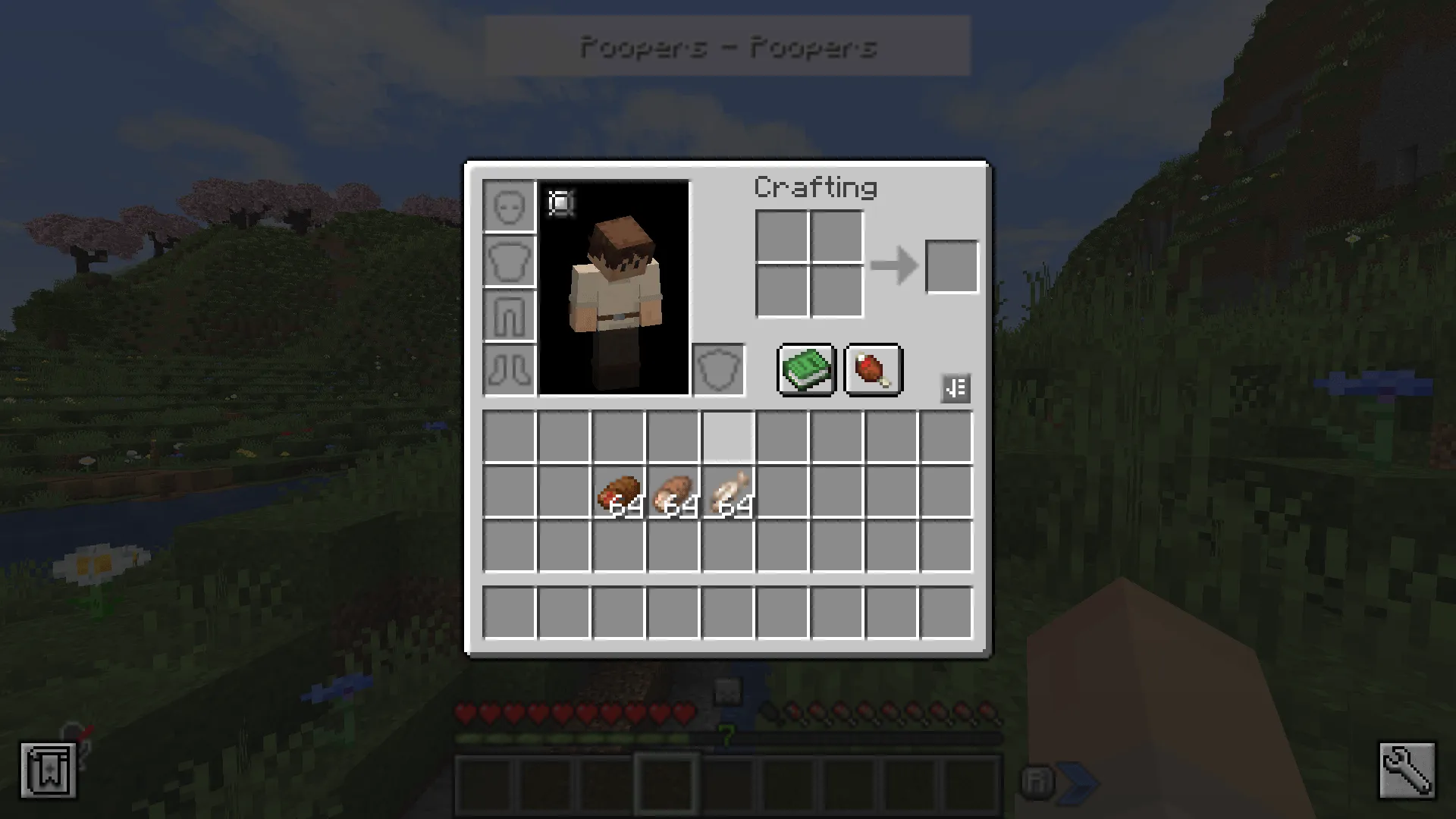Image resolution: width=1456 pixels, height=819 pixels.
Task: Pick up the stack of 64 cooked chicken
Action: click(674, 491)
